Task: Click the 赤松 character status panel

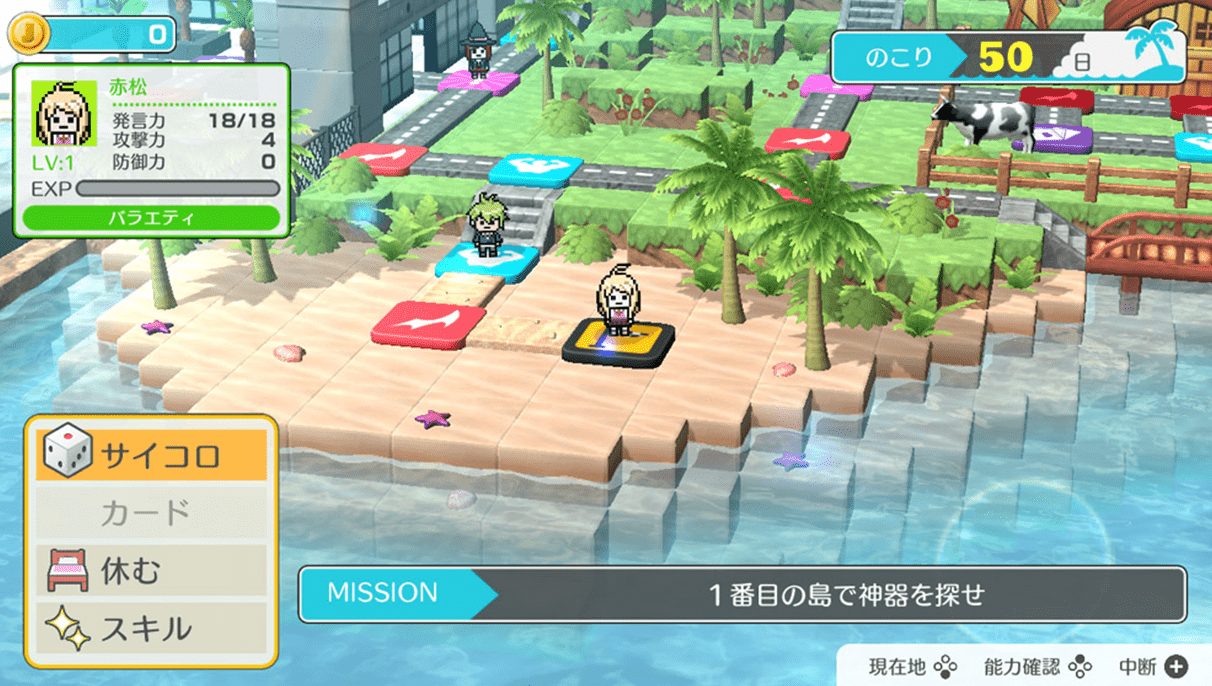Action: pos(152,151)
